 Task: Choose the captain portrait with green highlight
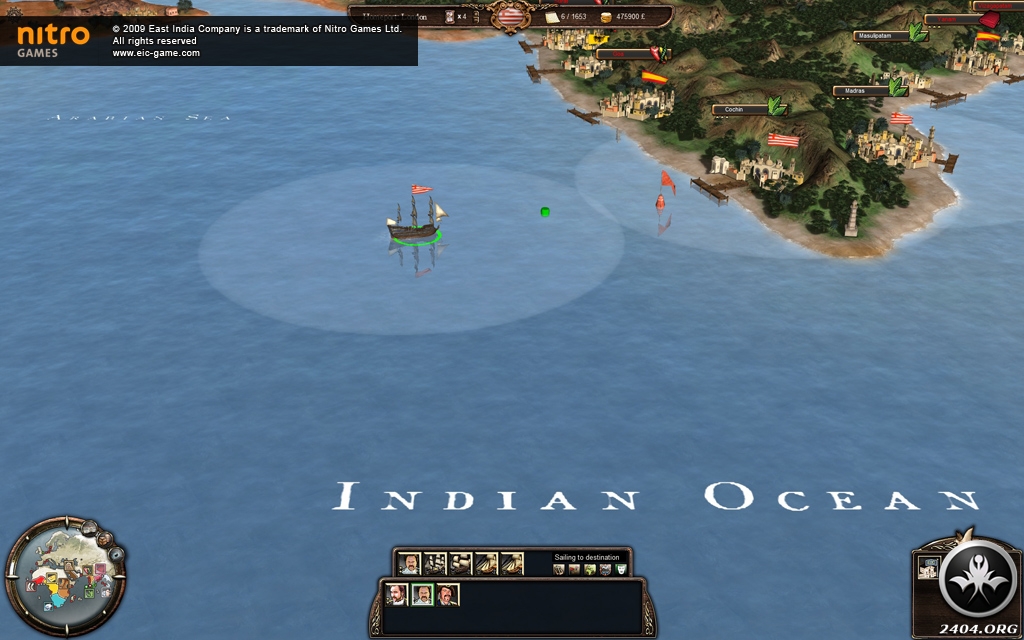click(x=422, y=595)
